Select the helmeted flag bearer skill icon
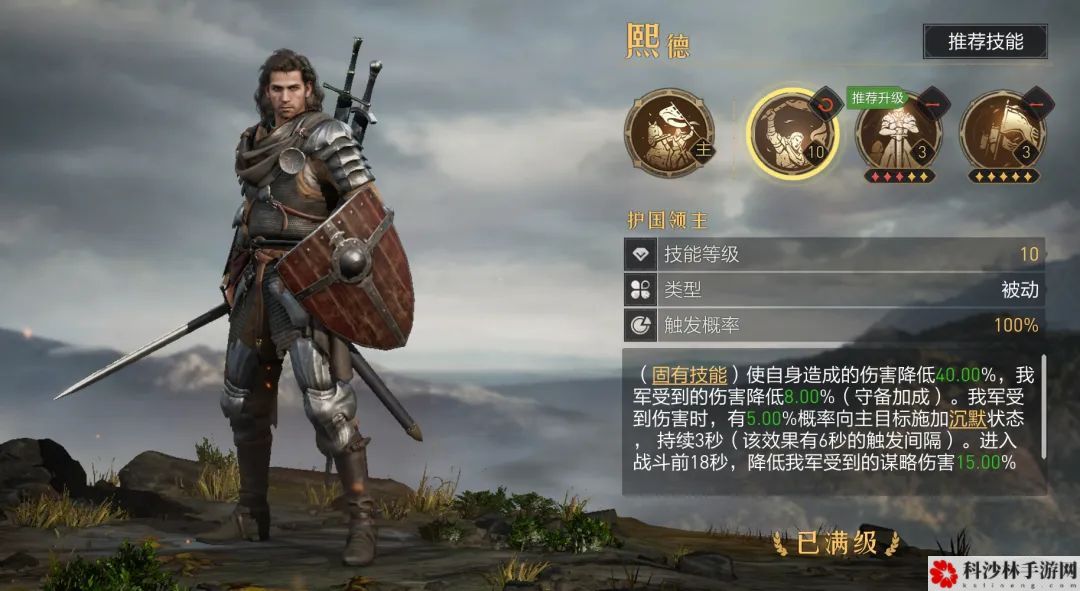The image size is (1080, 591). pyautogui.click(x=1001, y=133)
